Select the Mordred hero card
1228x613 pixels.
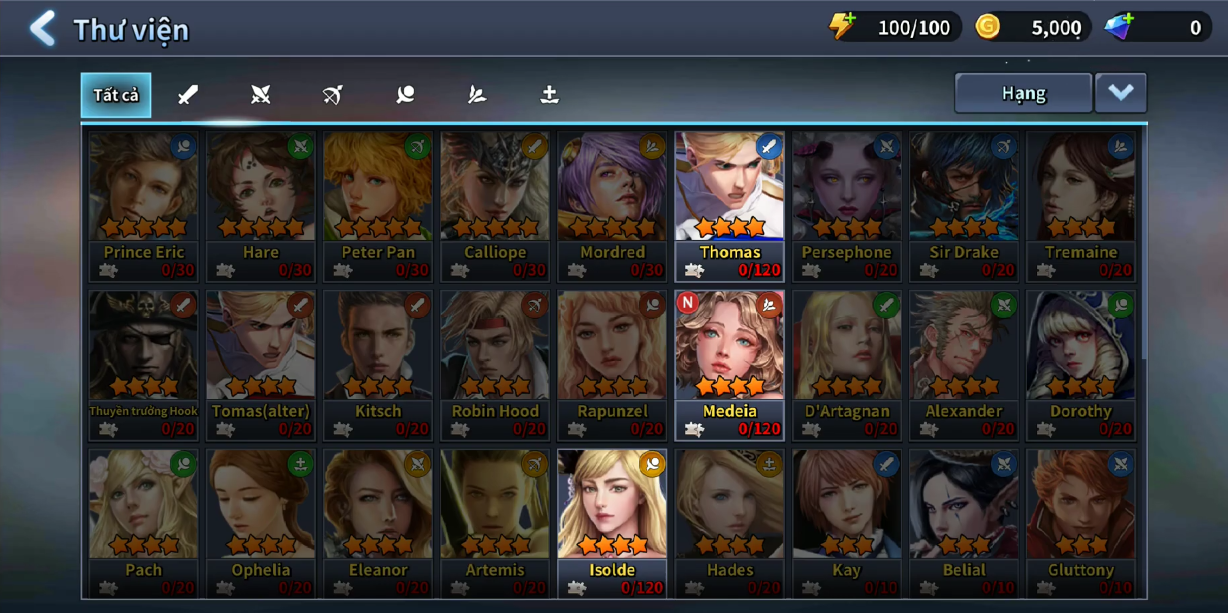(x=612, y=205)
